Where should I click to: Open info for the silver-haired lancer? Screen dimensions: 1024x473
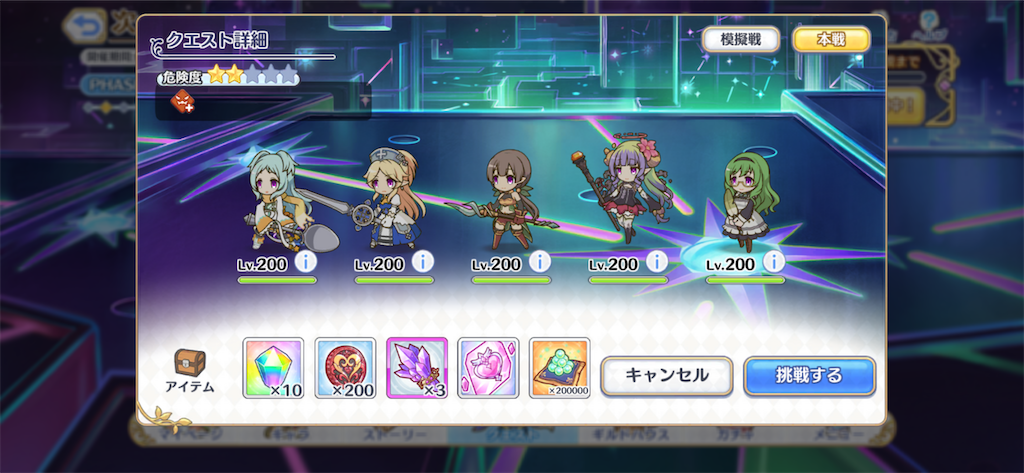tap(305, 263)
